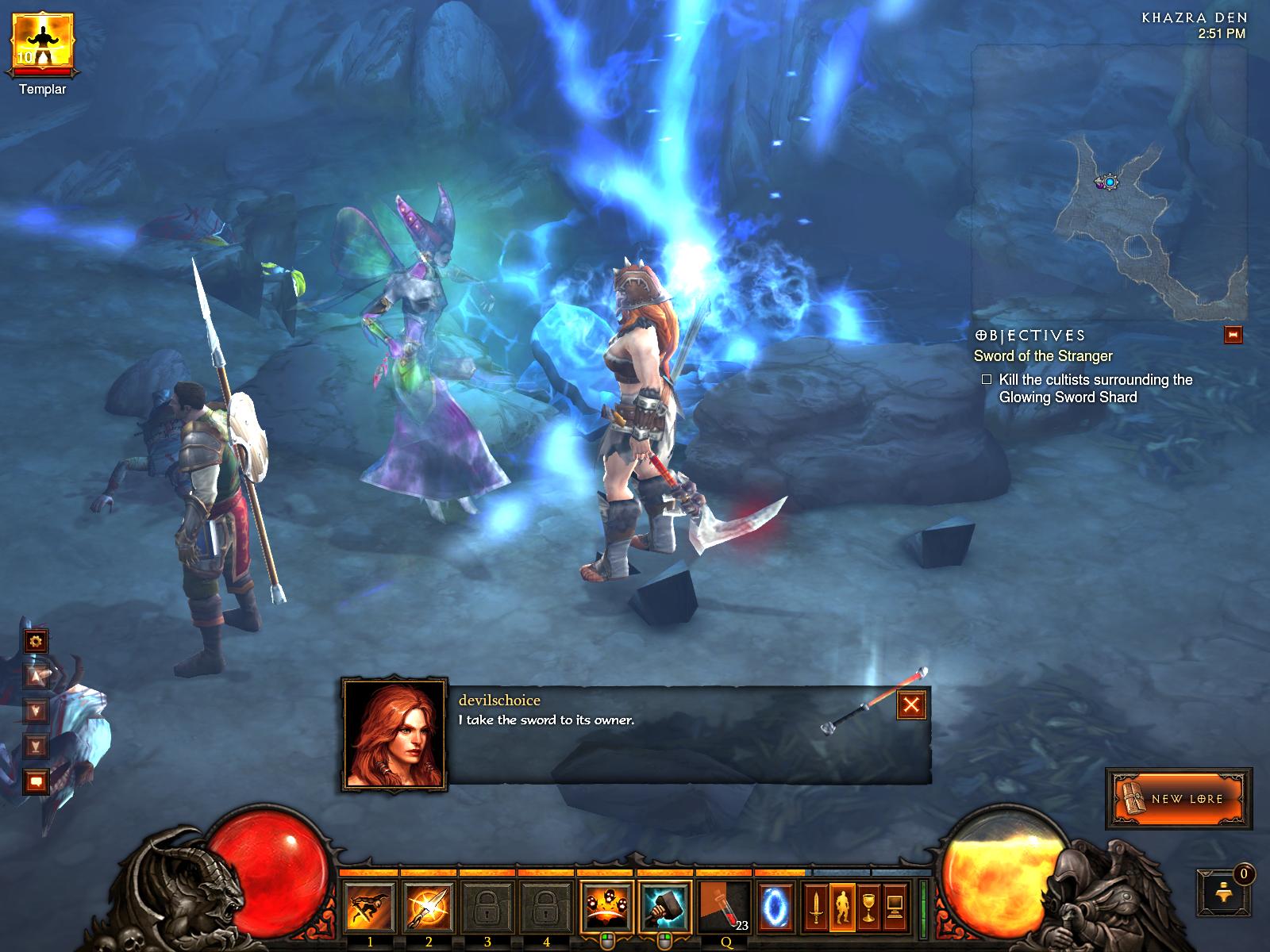Drink the health potion in slot Q
This screenshot has height=952, width=1270.
pyautogui.click(x=724, y=908)
